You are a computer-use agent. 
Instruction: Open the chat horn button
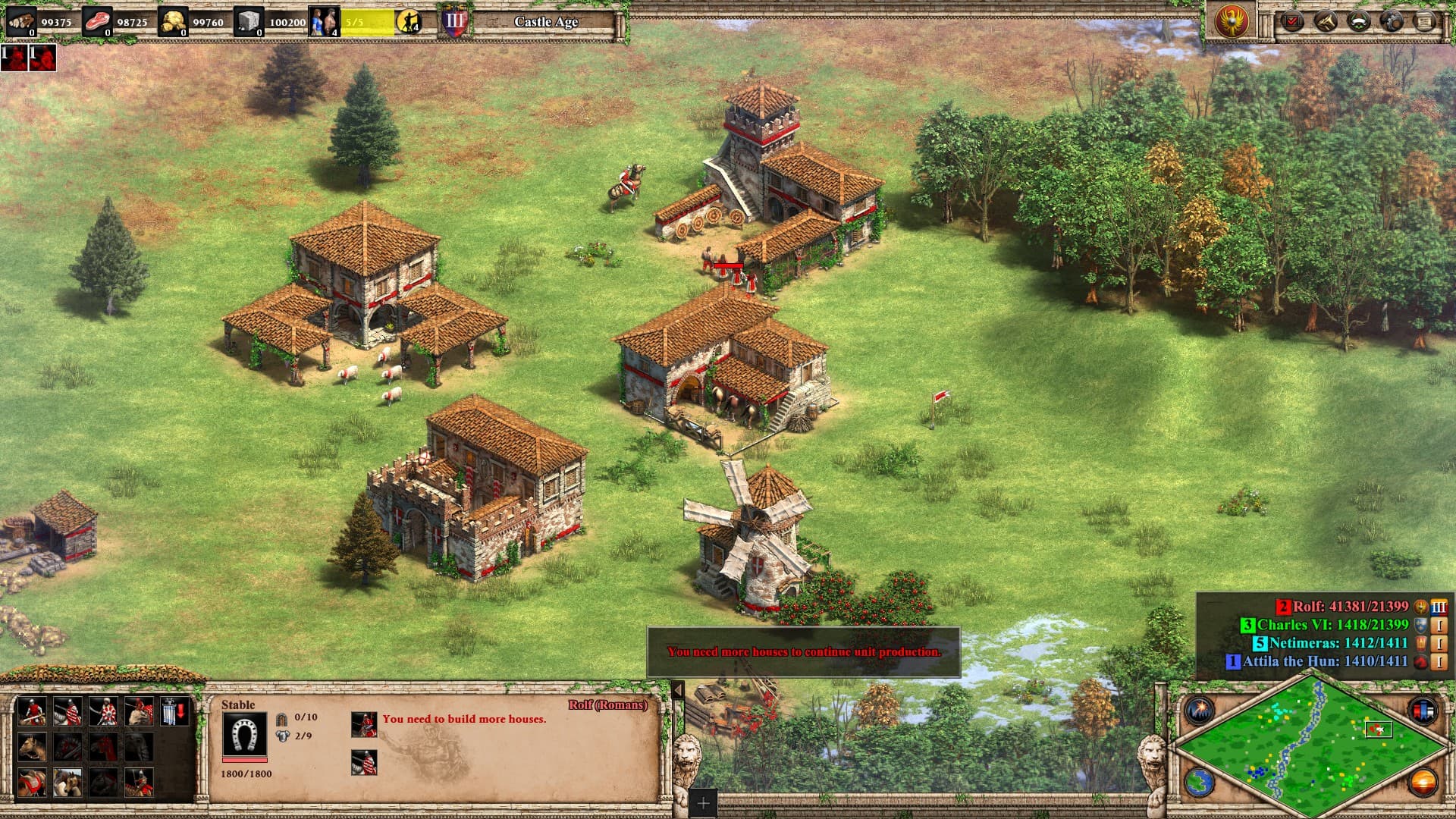tap(1326, 21)
